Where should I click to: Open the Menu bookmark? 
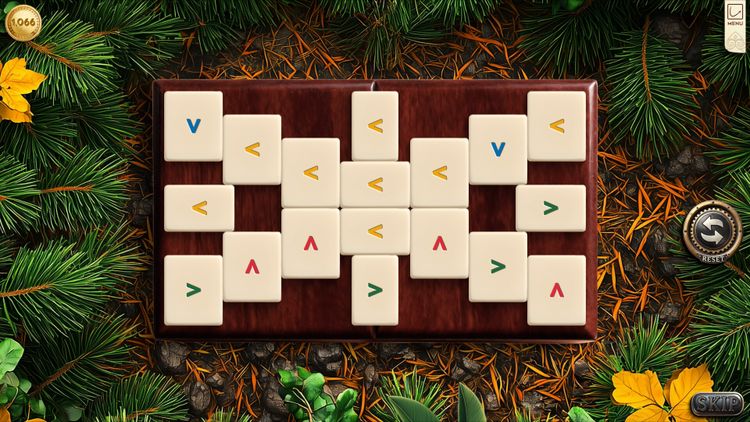[x=734, y=18]
